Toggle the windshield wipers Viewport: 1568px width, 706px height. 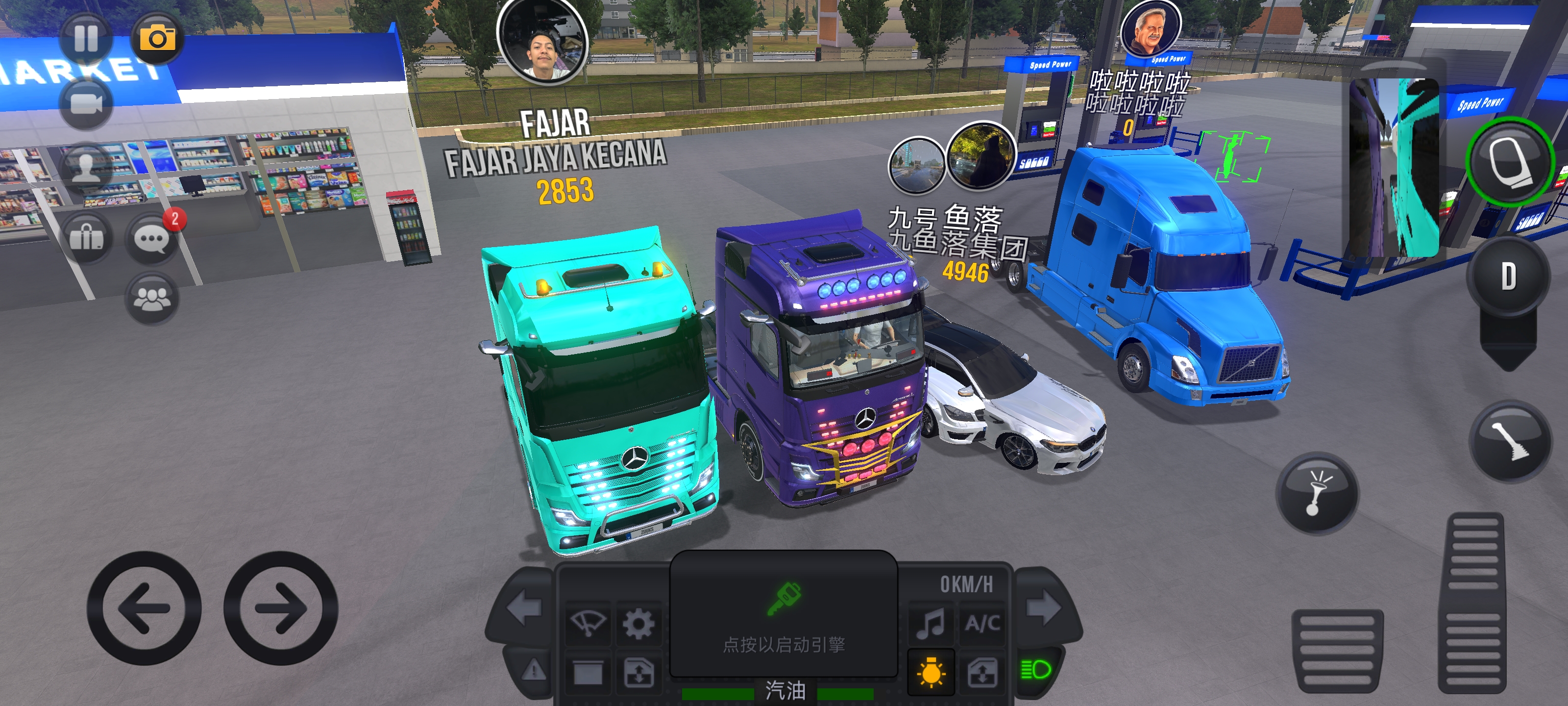(x=588, y=624)
